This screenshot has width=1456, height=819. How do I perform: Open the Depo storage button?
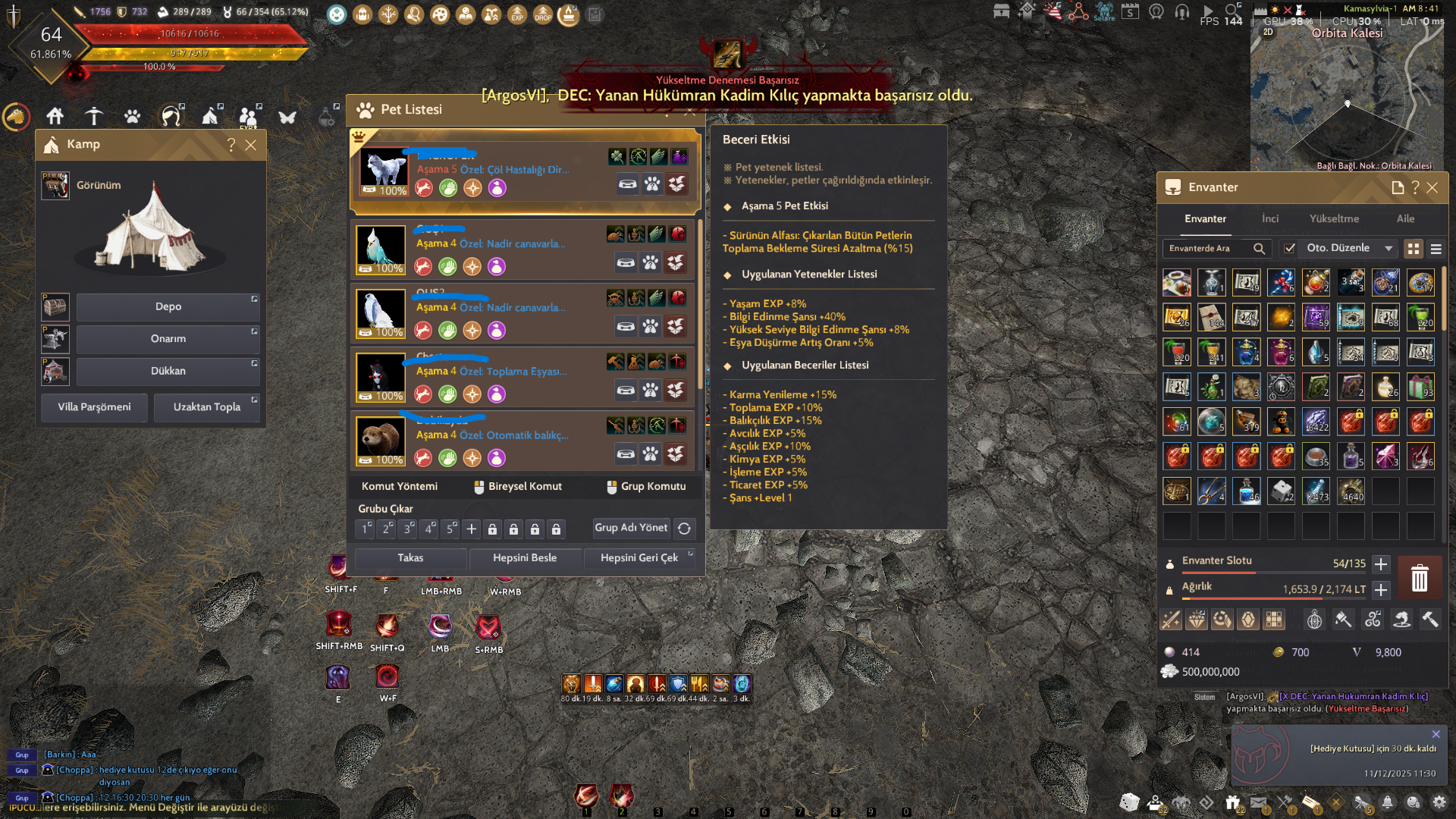click(x=168, y=307)
